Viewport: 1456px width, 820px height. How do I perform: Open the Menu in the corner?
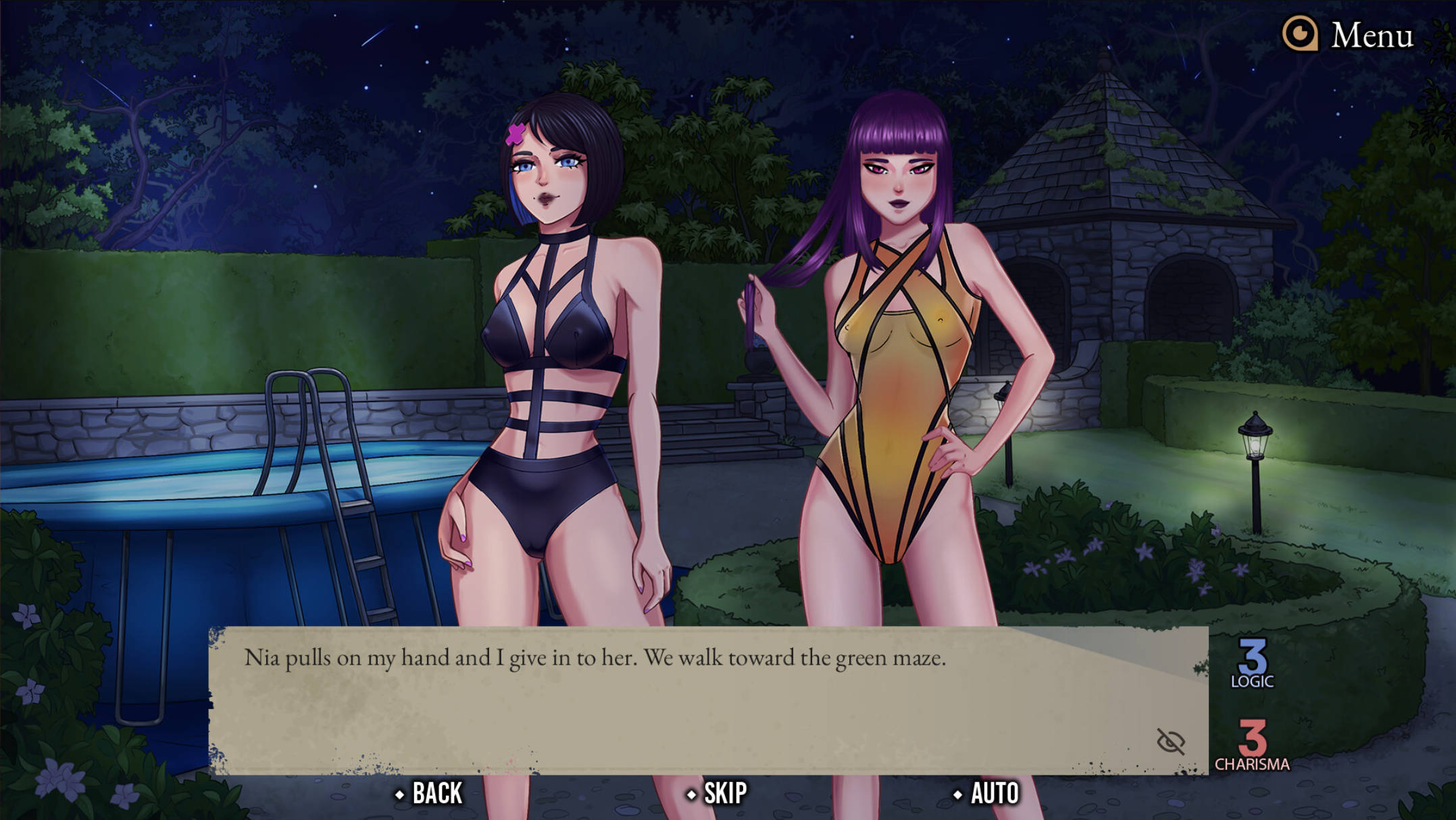tap(1349, 34)
